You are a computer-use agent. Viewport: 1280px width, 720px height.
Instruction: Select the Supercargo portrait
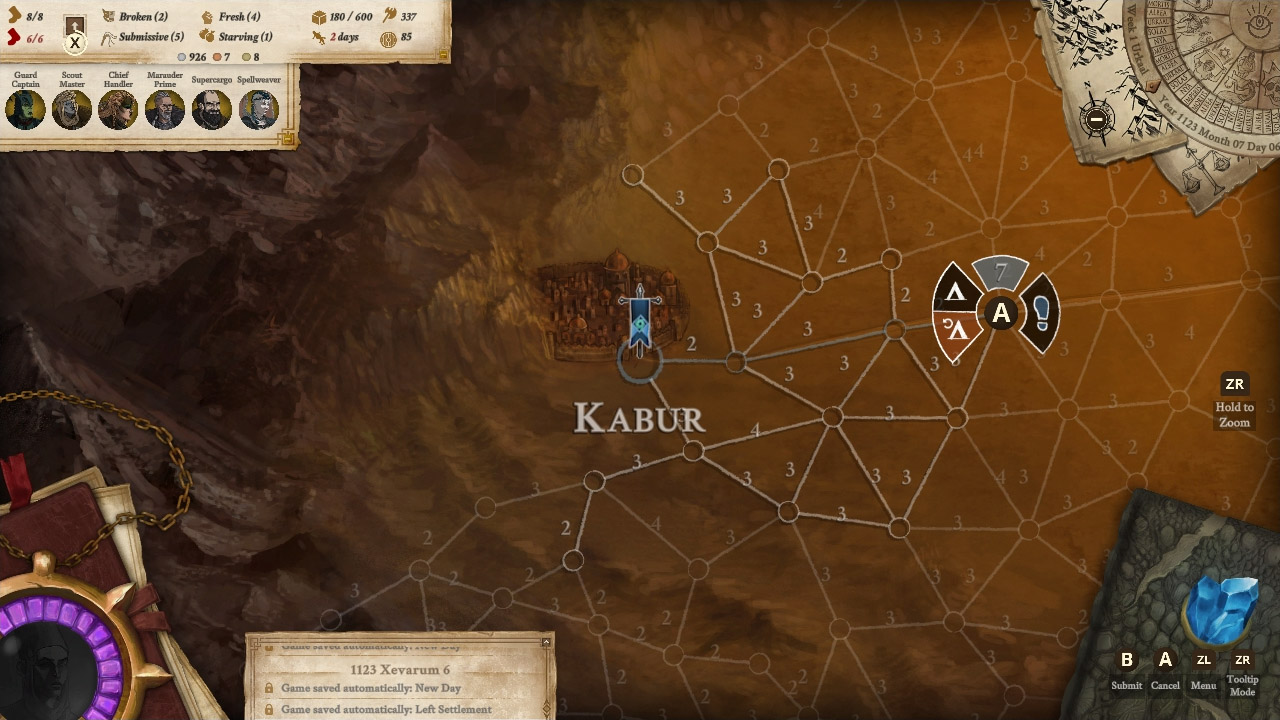click(212, 107)
